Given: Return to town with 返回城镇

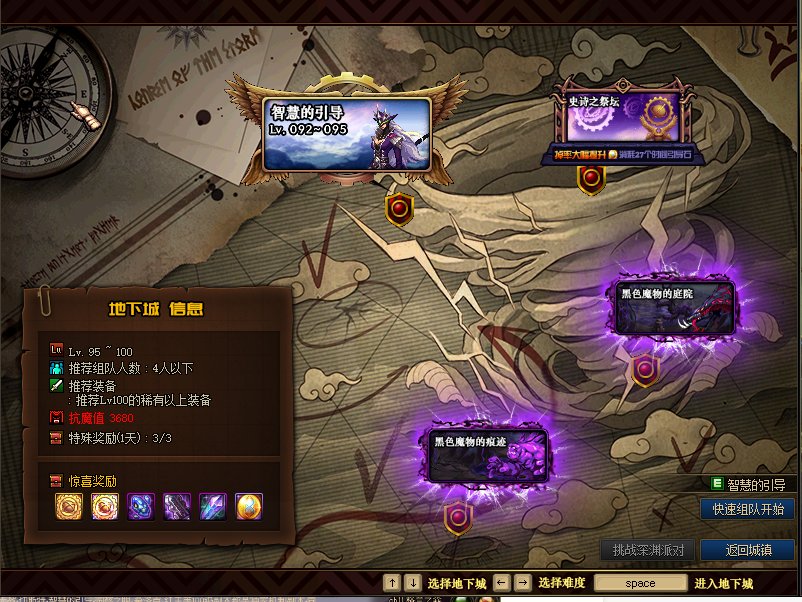Looking at the screenshot, I should 748,550.
